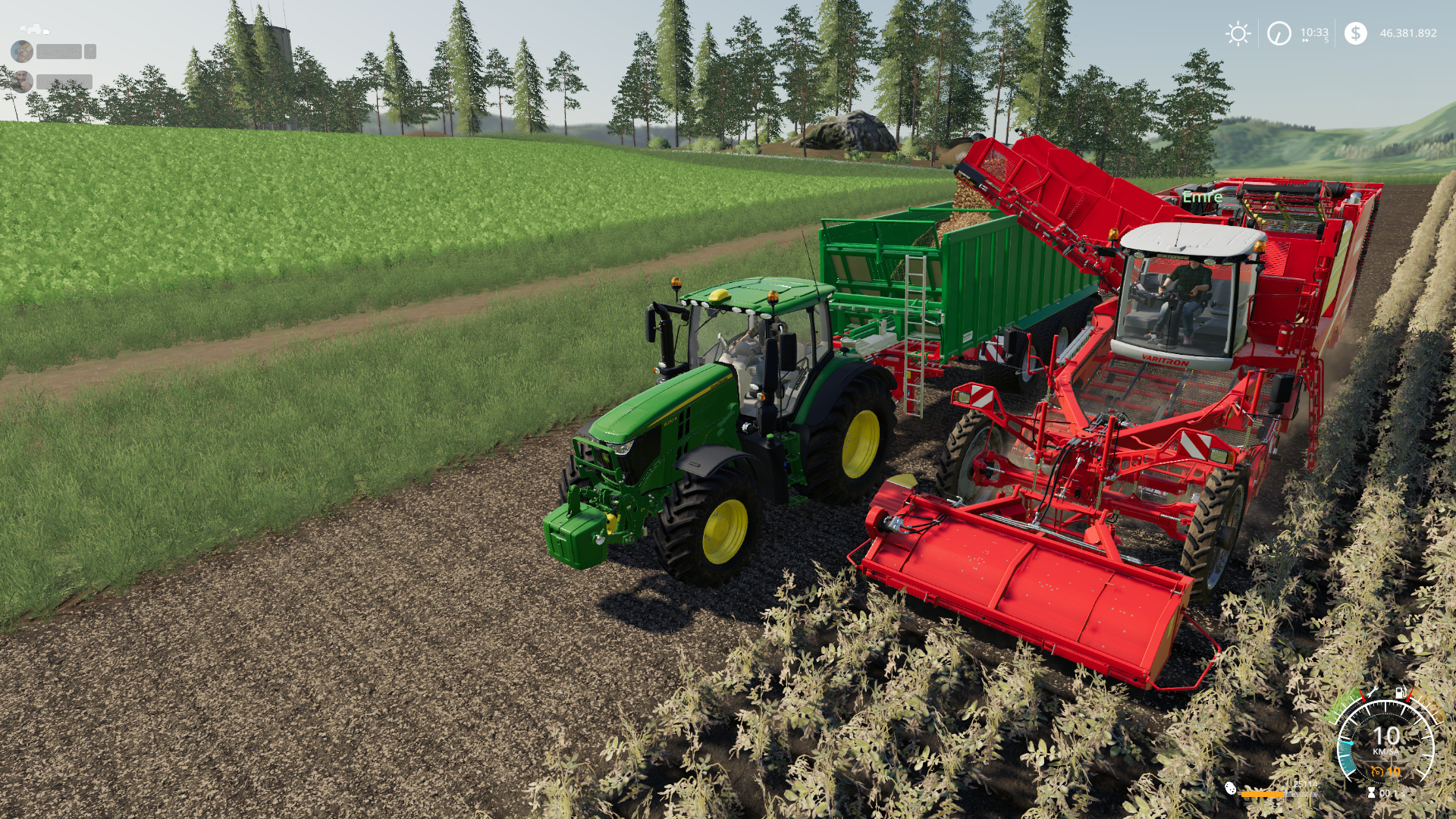1456x819 pixels.
Task: Select the time scale indicator labeled 5
Action: (1328, 40)
